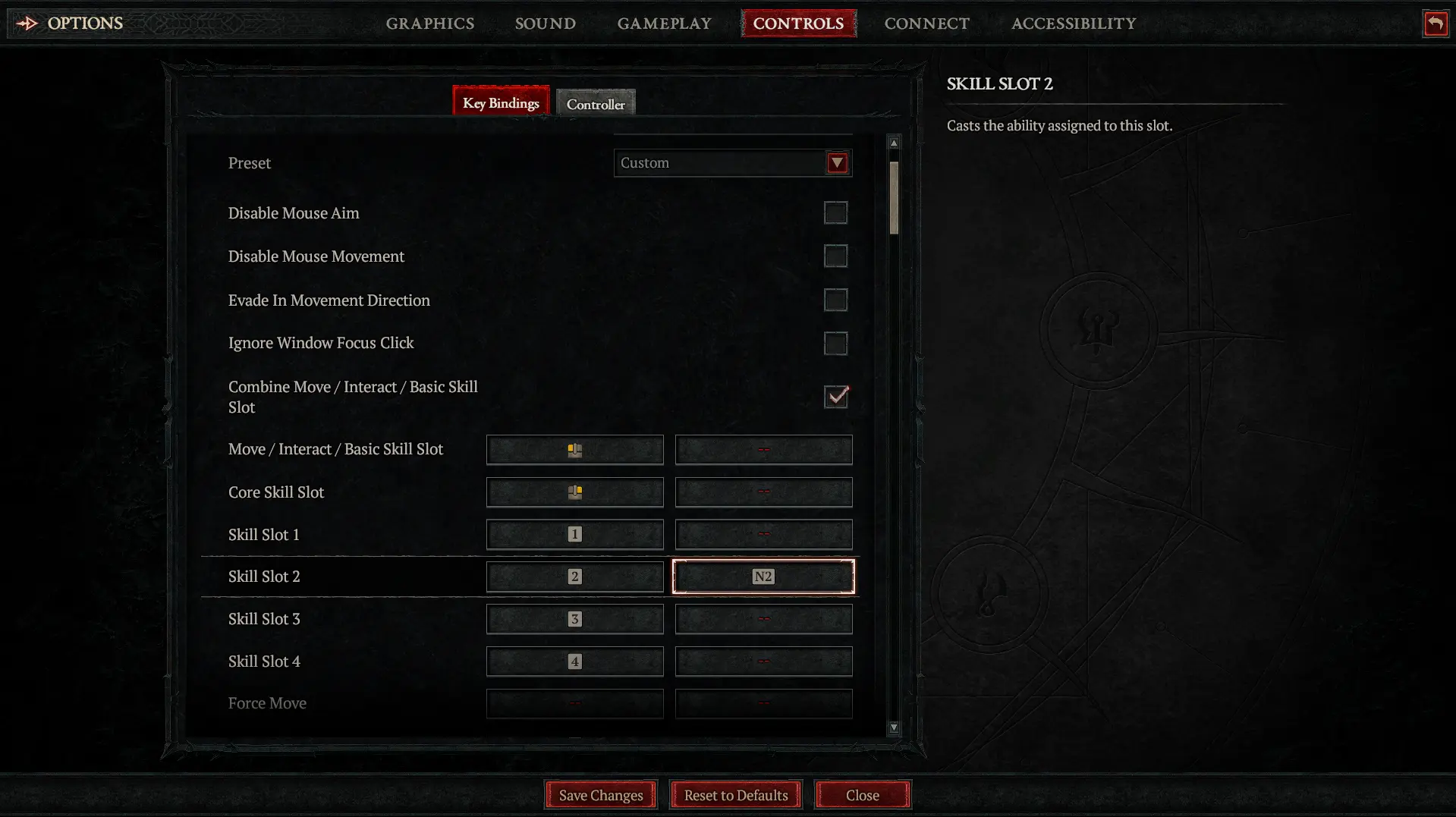The image size is (1456, 817).
Task: Click the N2 secondary binding for Skill Slot 2
Action: [x=763, y=577]
